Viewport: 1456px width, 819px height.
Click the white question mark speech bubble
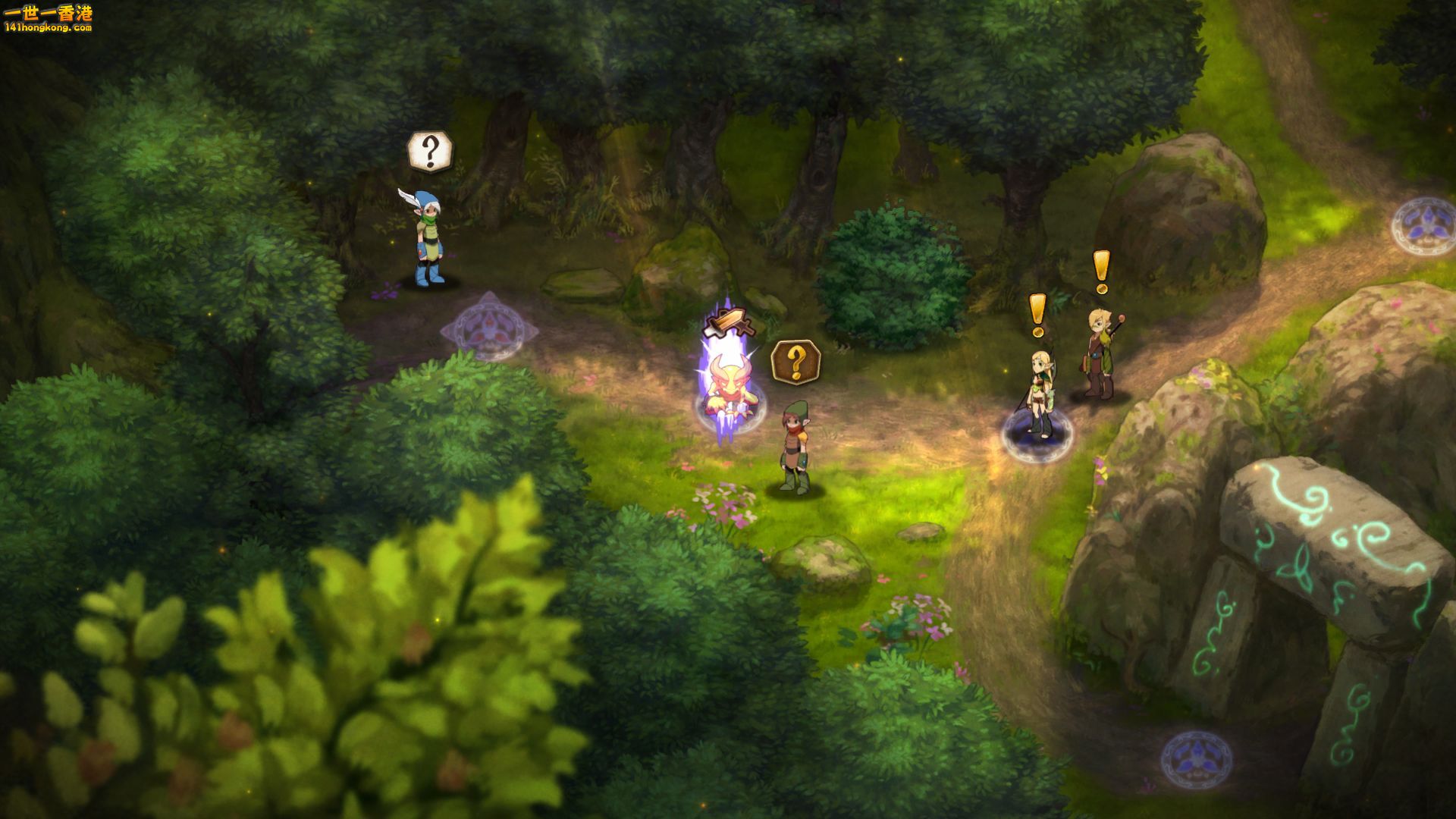tap(430, 152)
